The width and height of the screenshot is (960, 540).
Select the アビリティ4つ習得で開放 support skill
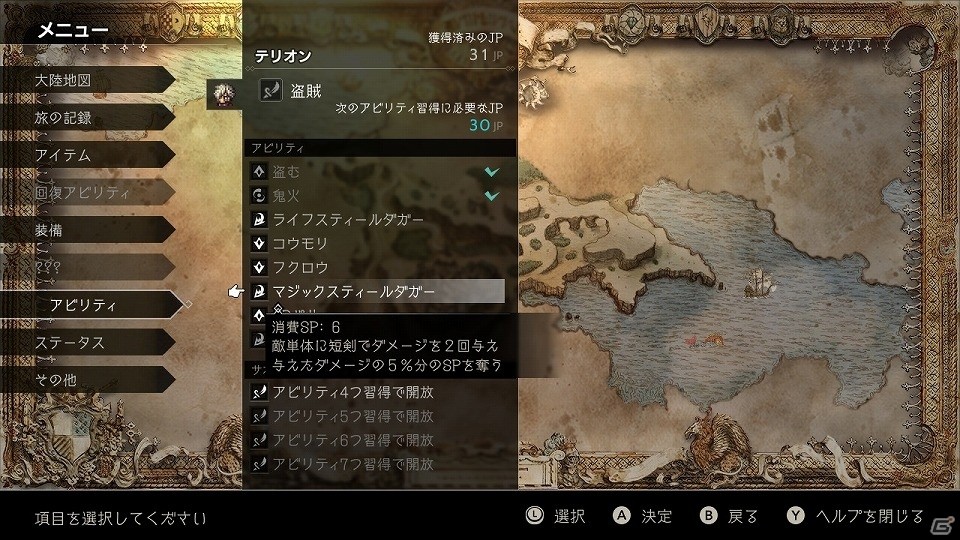click(x=375, y=391)
